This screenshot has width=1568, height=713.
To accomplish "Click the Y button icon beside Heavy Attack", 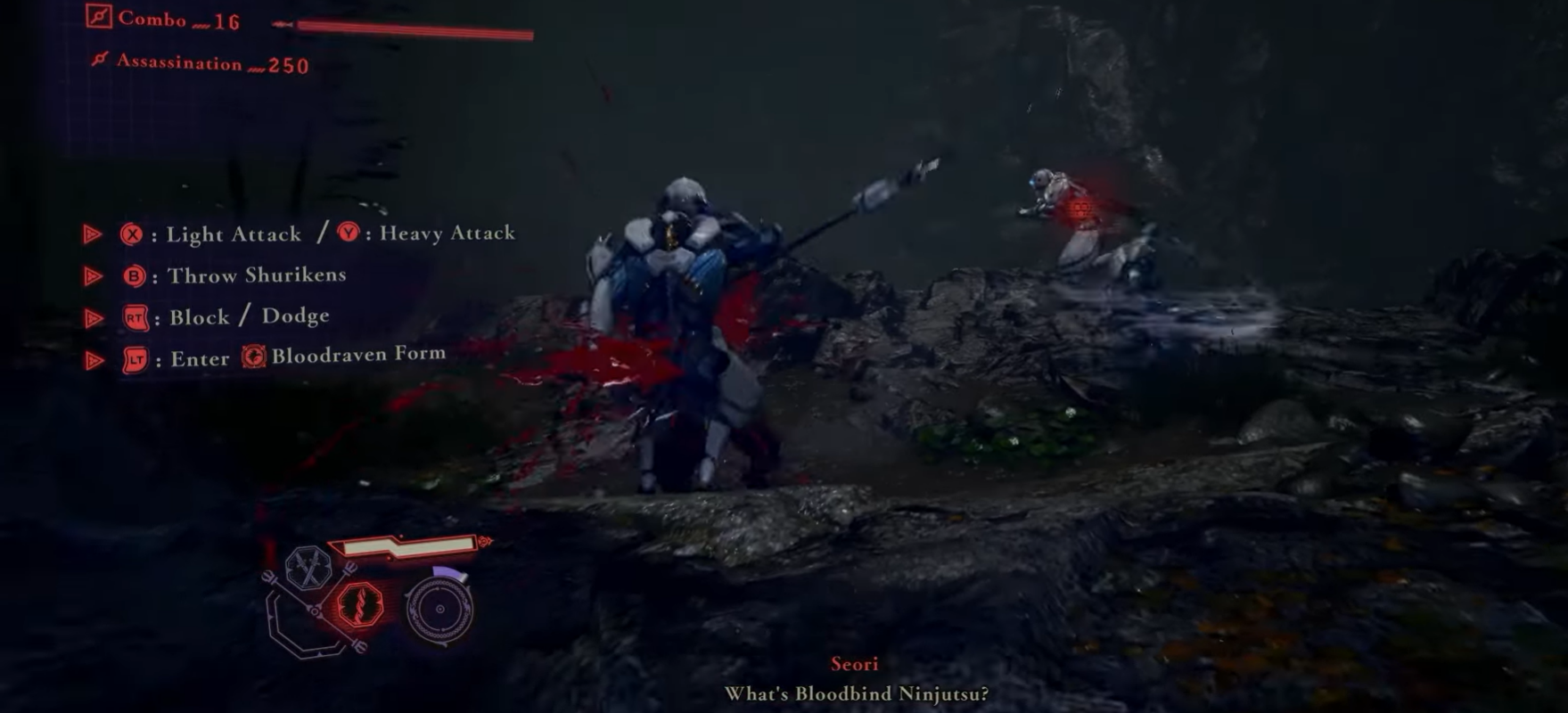I will [347, 234].
